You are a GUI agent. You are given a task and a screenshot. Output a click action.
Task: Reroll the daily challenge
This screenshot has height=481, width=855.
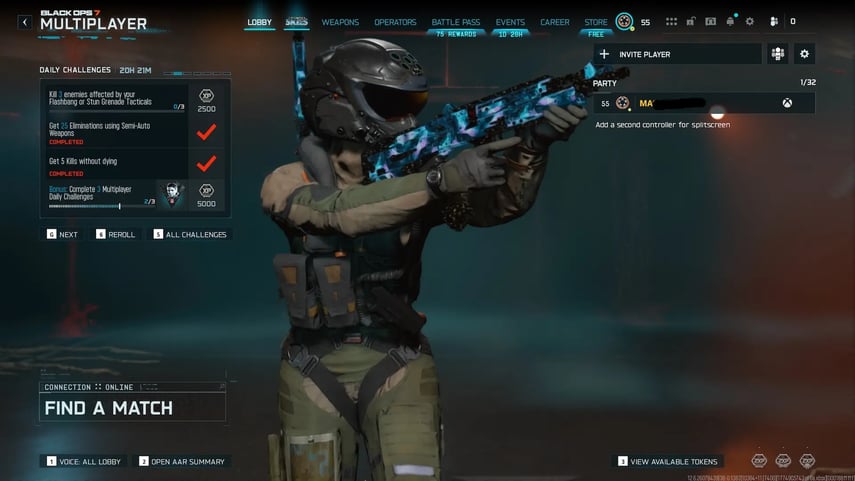pyautogui.click(x=115, y=234)
